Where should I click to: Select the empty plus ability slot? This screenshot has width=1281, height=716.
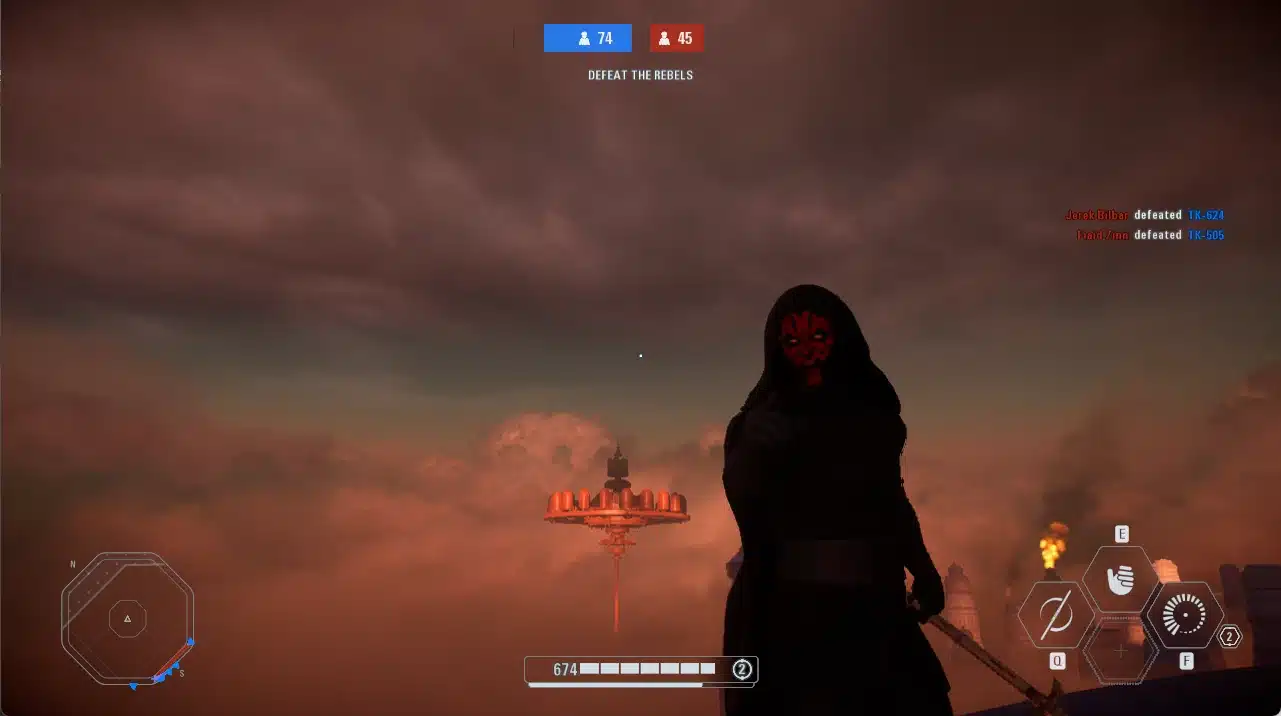point(1121,651)
